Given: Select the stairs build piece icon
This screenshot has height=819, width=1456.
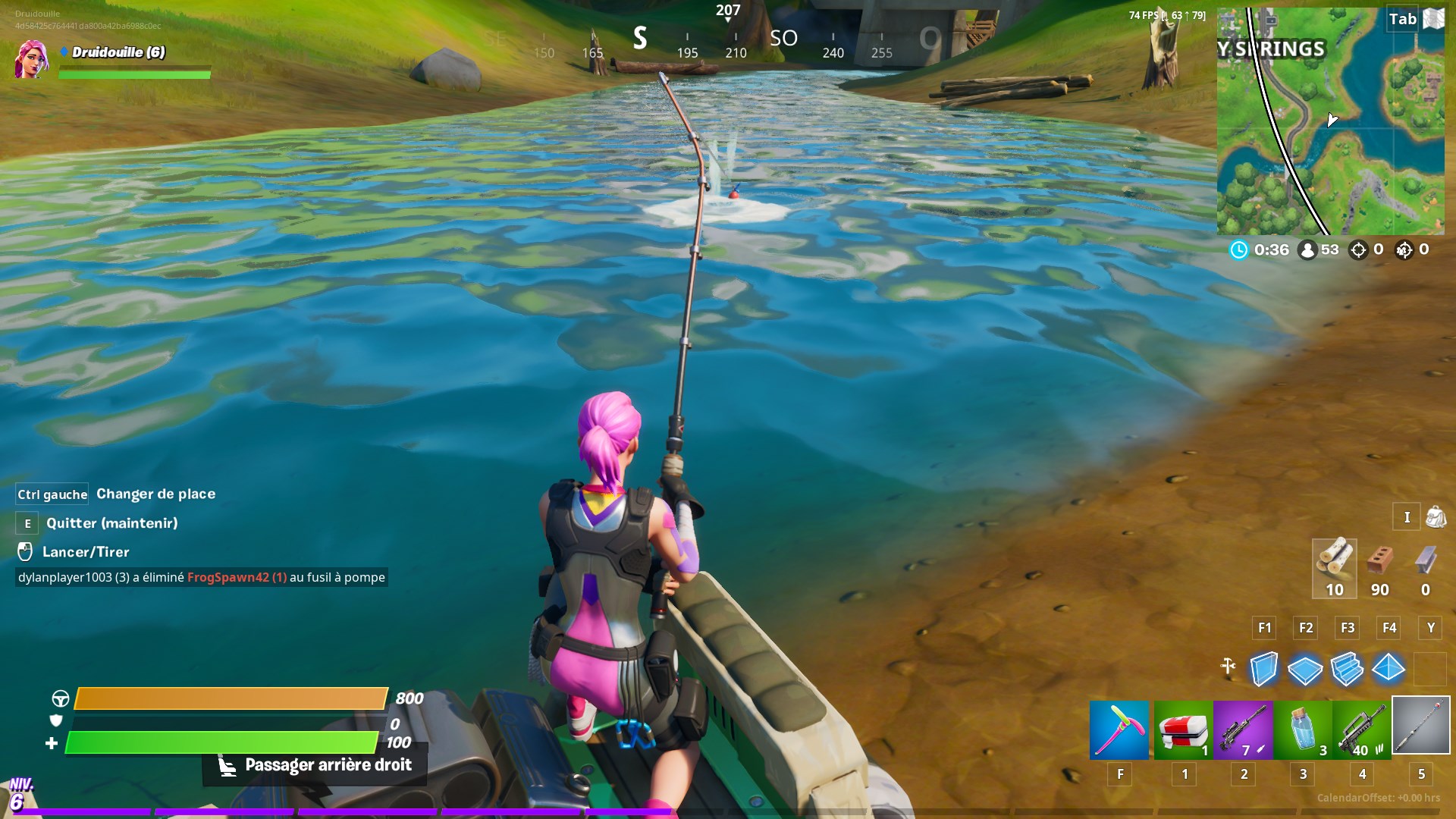Looking at the screenshot, I should click(x=1348, y=670).
